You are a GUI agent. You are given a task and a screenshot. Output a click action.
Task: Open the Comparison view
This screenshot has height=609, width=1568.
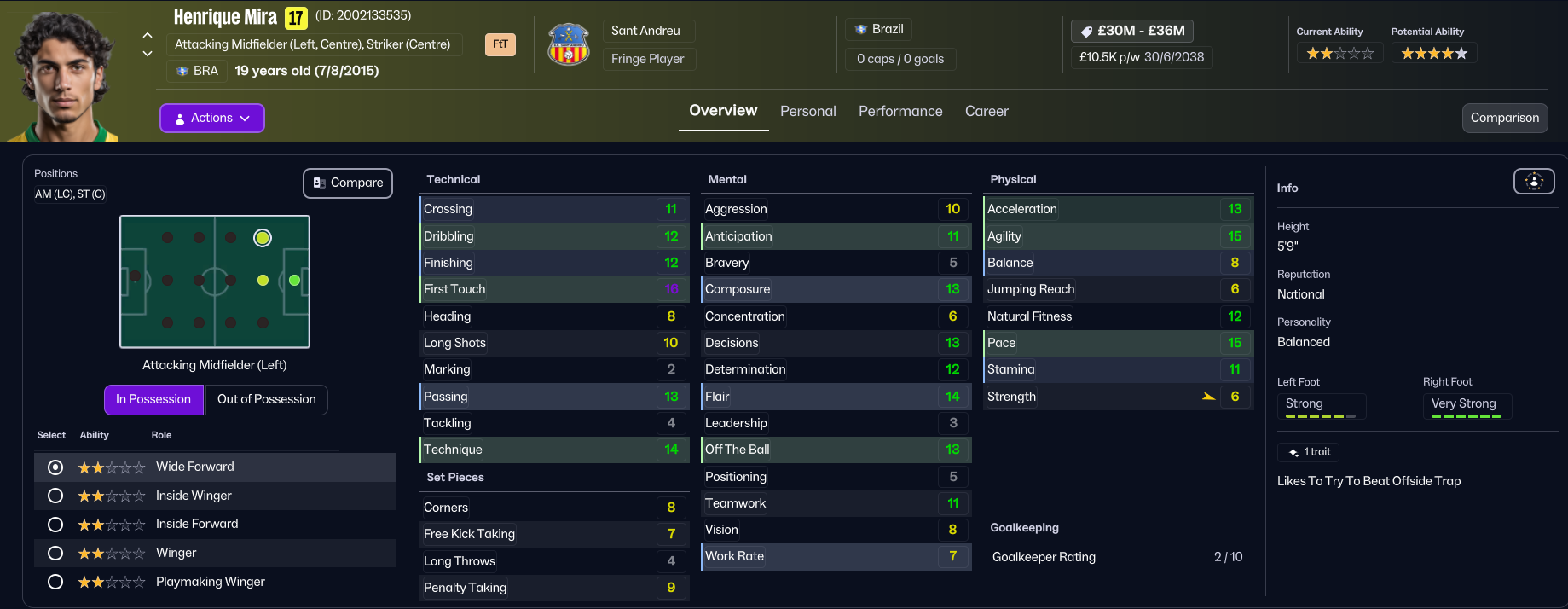[1504, 118]
